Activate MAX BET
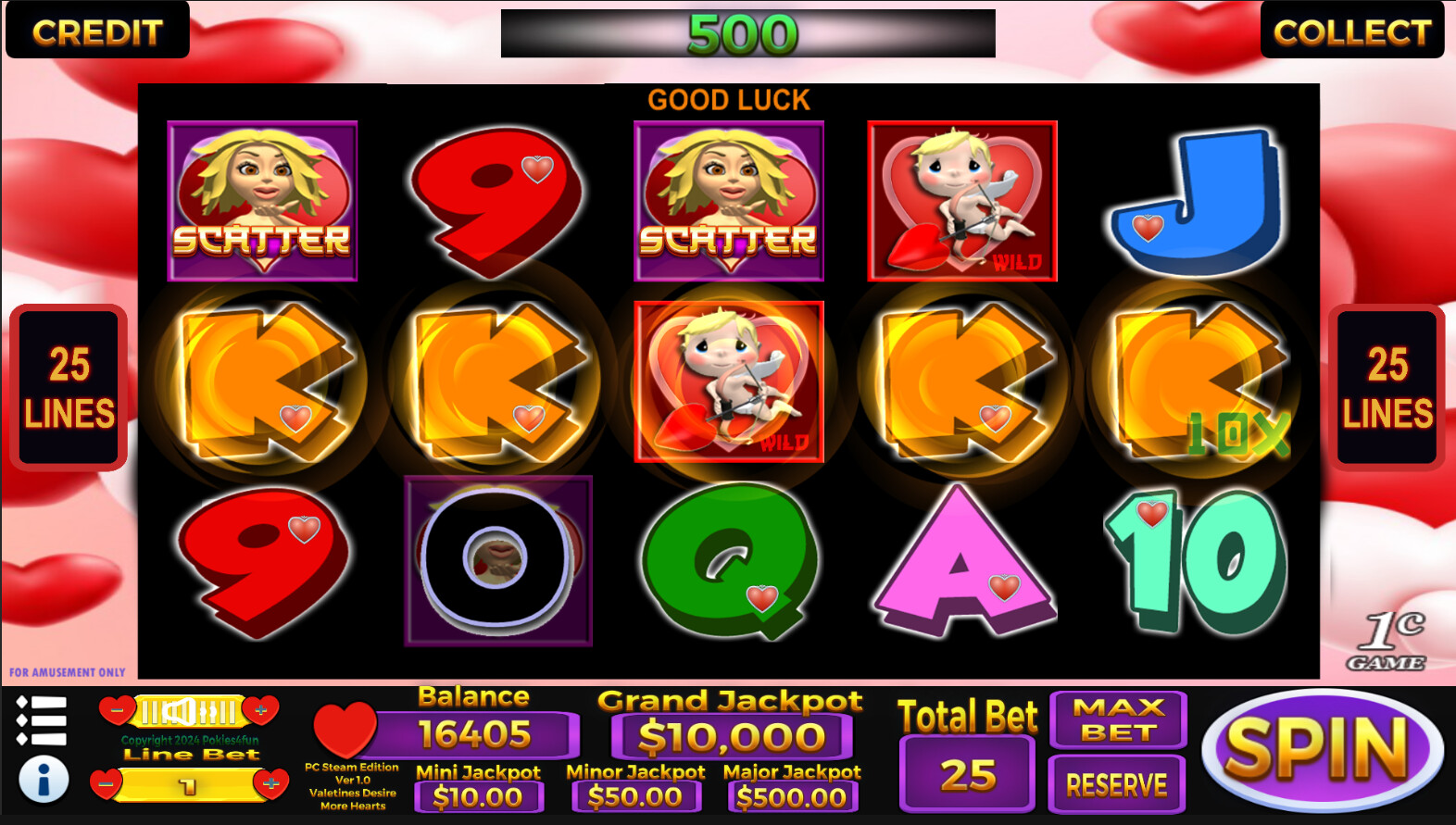1456x825 pixels. [1117, 720]
